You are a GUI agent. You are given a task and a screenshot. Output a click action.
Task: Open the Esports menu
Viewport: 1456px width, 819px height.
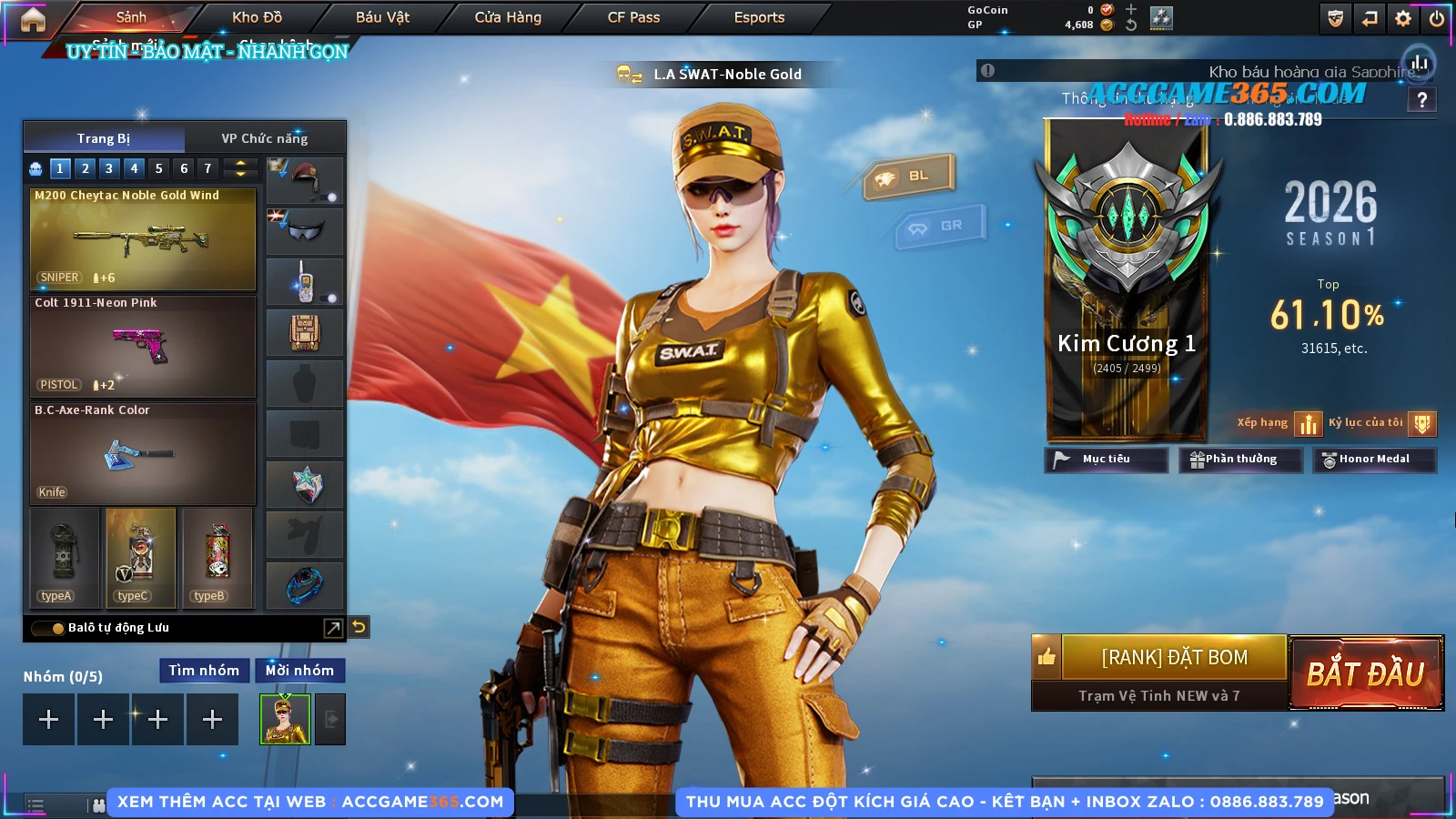[x=759, y=17]
